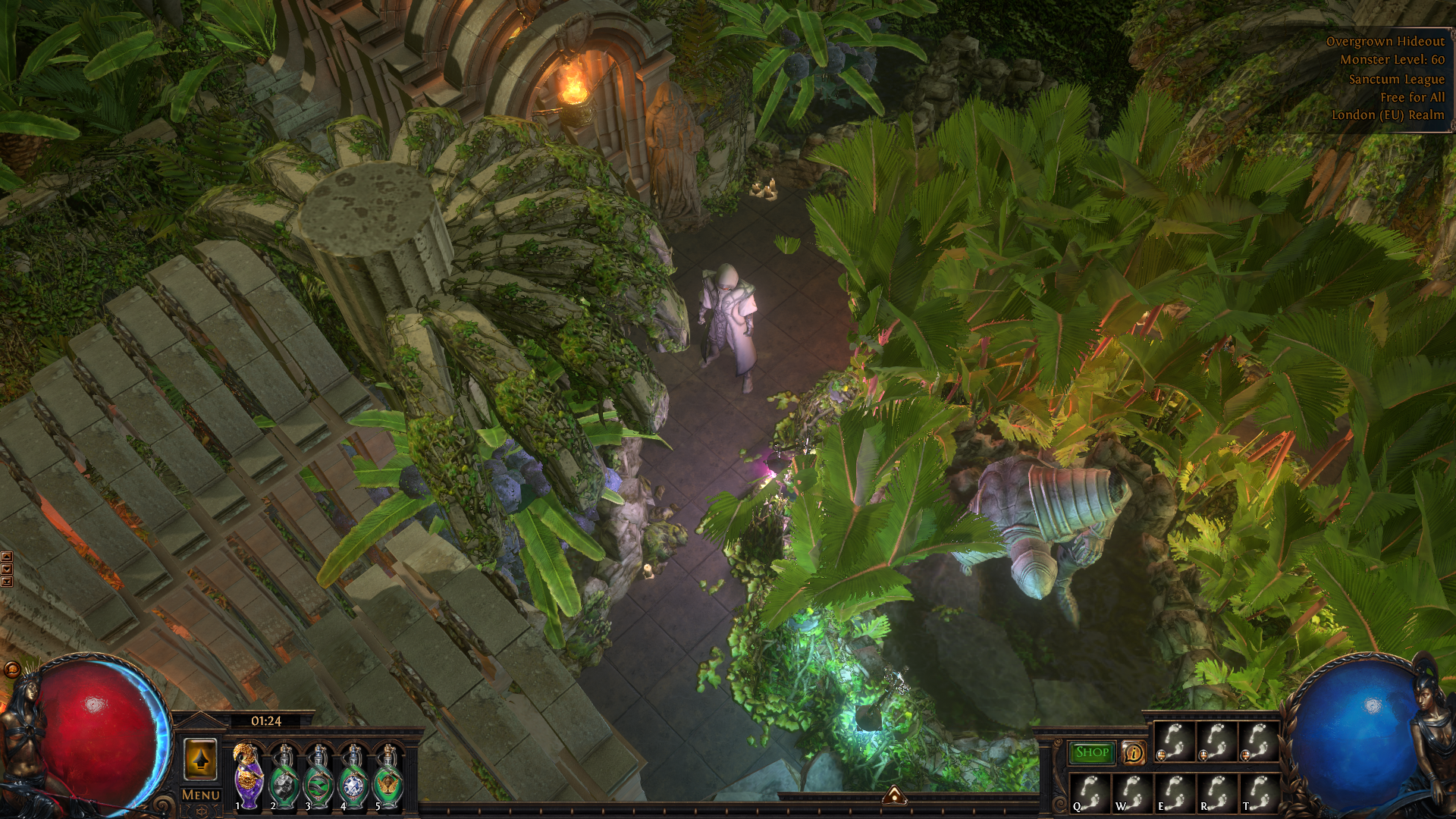Select the W skill slot
The height and width of the screenshot is (819, 1456).
[x=1131, y=793]
